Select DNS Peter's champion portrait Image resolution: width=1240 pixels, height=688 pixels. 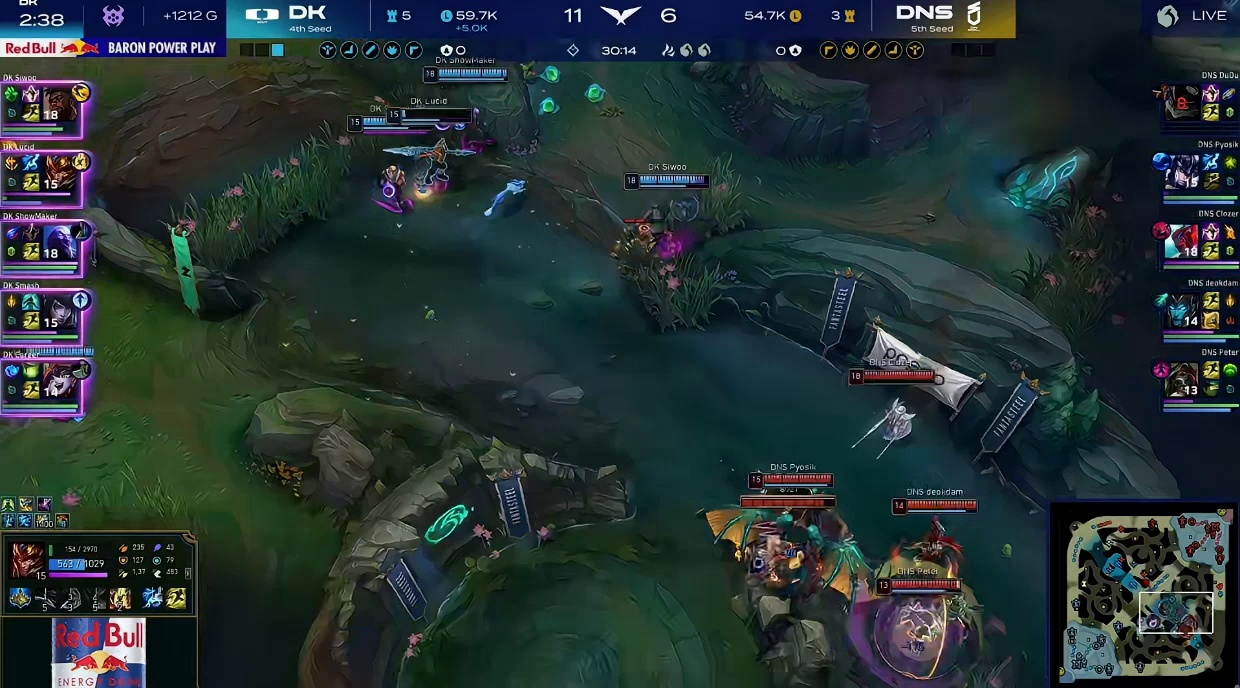click(x=1182, y=380)
